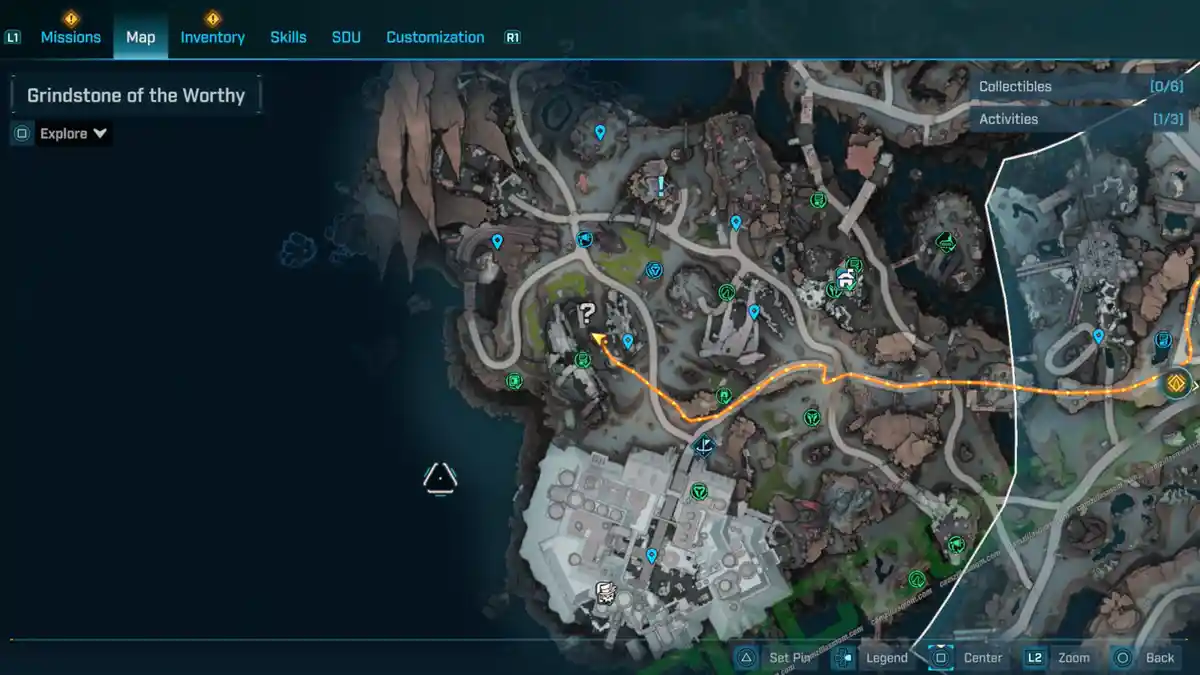The image size is (1200, 675).
Task: Open the SDU tab
Action: click(346, 37)
